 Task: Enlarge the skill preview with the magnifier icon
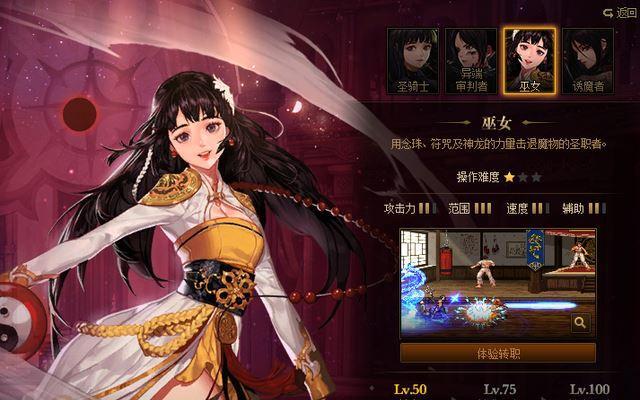coord(580,322)
